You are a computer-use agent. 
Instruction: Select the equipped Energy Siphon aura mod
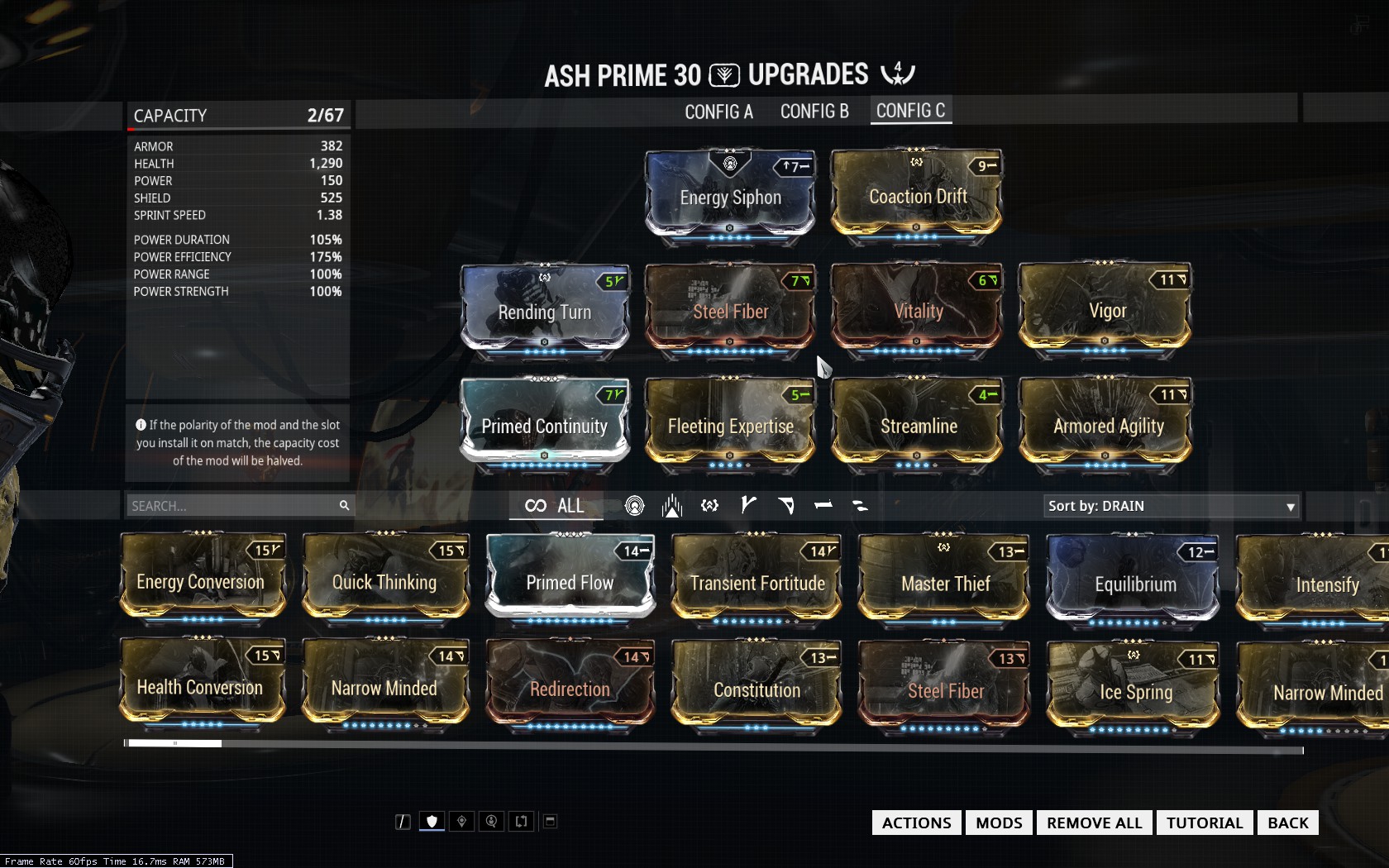coord(730,196)
